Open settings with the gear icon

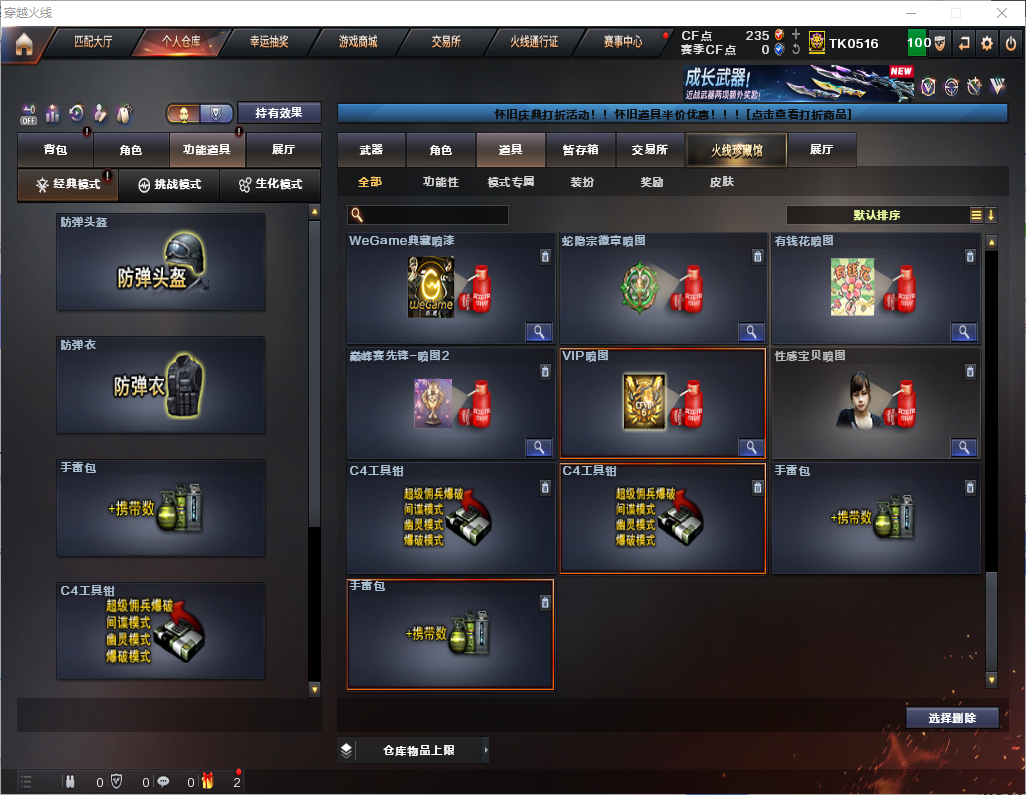(x=987, y=43)
